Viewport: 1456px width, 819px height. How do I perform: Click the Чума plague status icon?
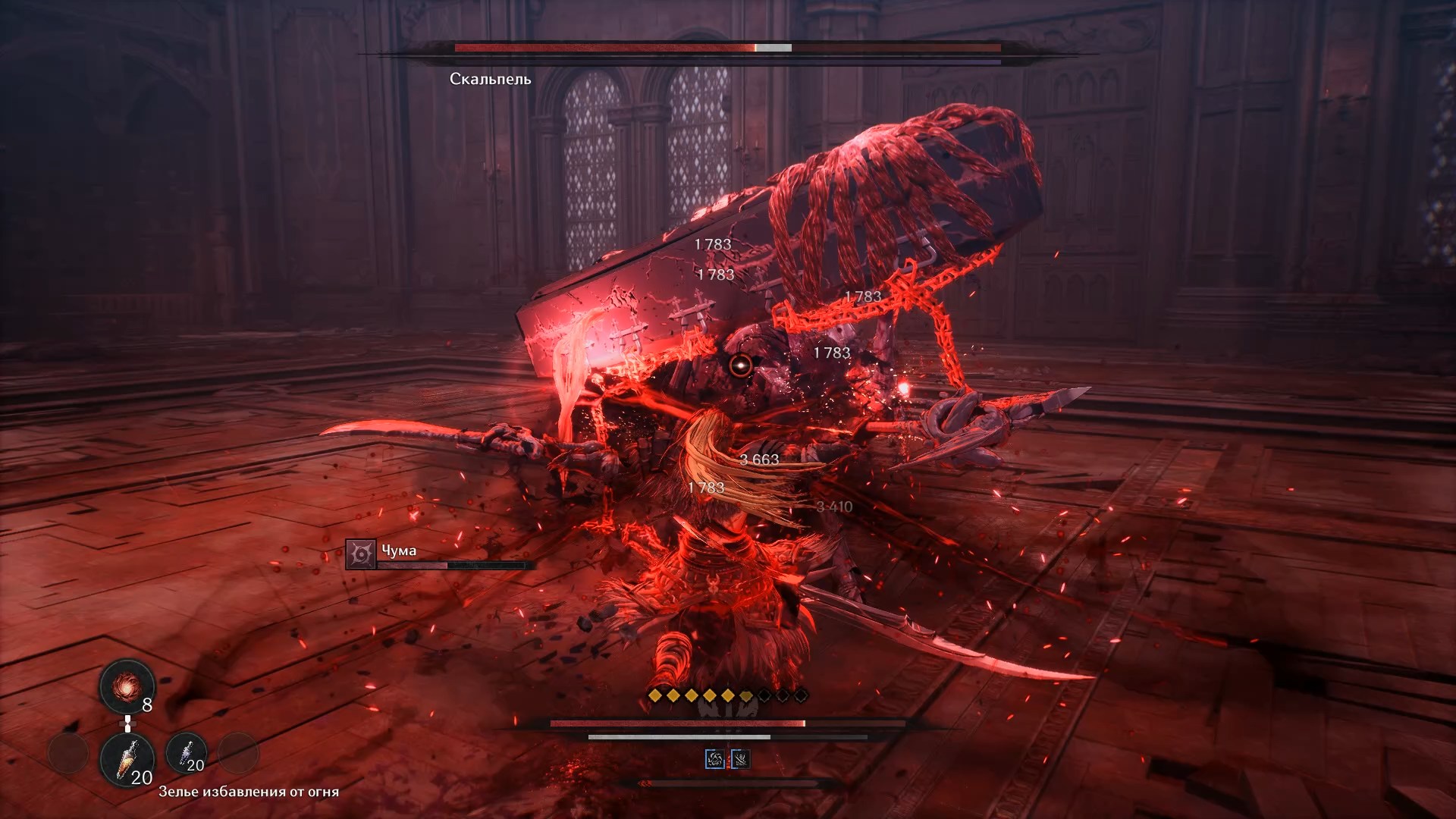pyautogui.click(x=361, y=554)
